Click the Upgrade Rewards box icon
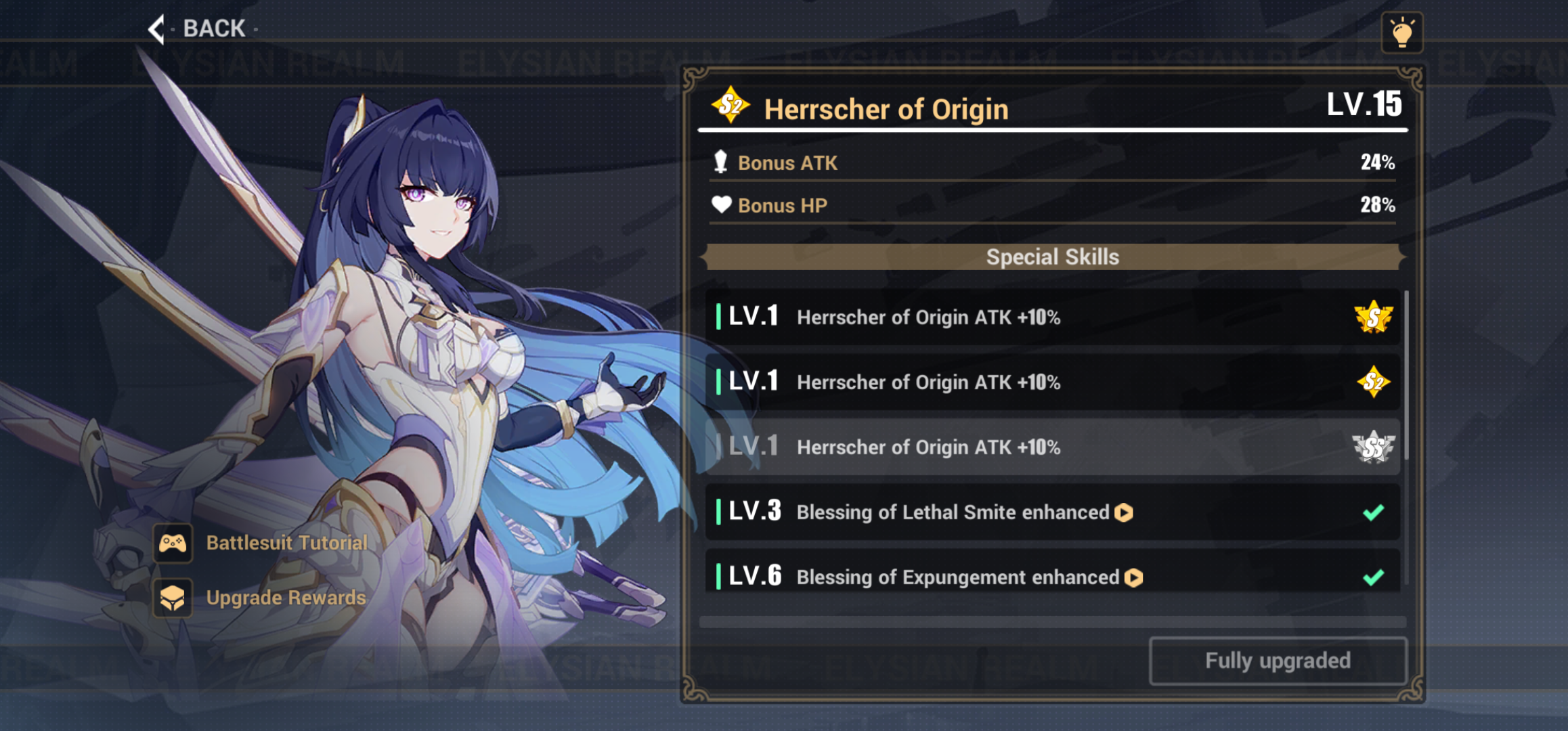Screen dimensions: 1568x731 (x=173, y=598)
